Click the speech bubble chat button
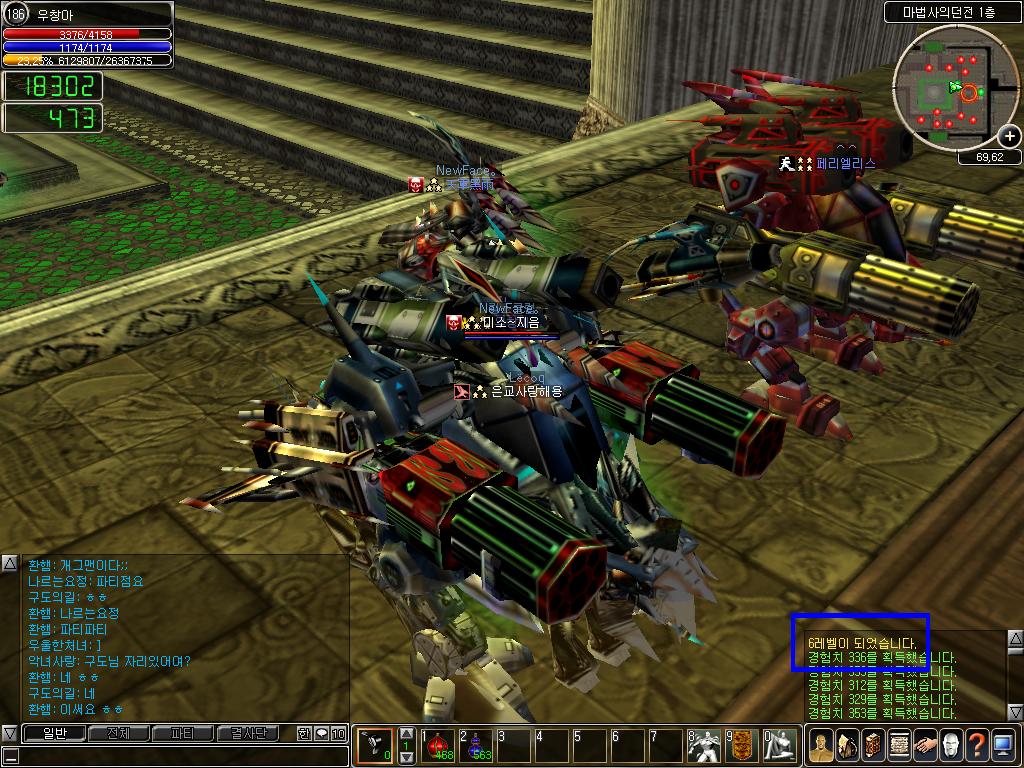The height and width of the screenshot is (768, 1024). pos(321,734)
